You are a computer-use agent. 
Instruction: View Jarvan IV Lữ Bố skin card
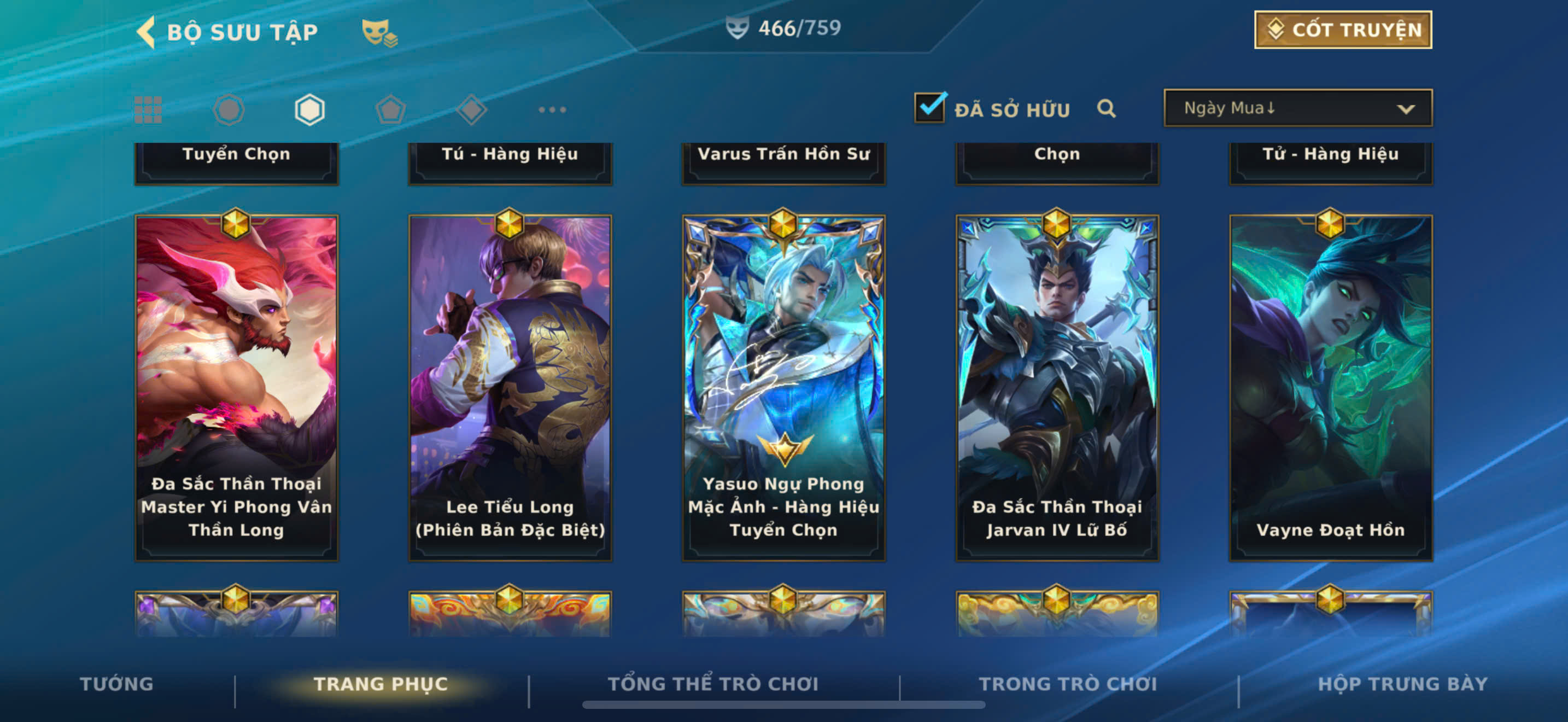click(x=1057, y=387)
